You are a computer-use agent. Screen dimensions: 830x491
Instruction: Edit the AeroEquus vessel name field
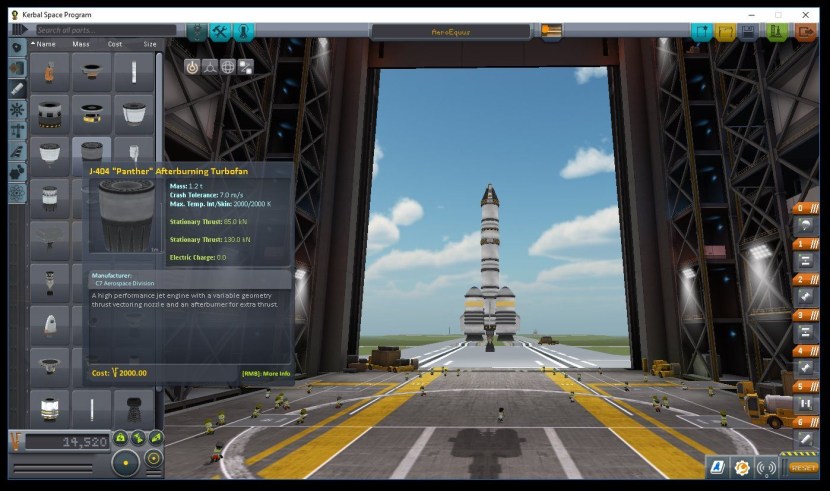pos(452,31)
